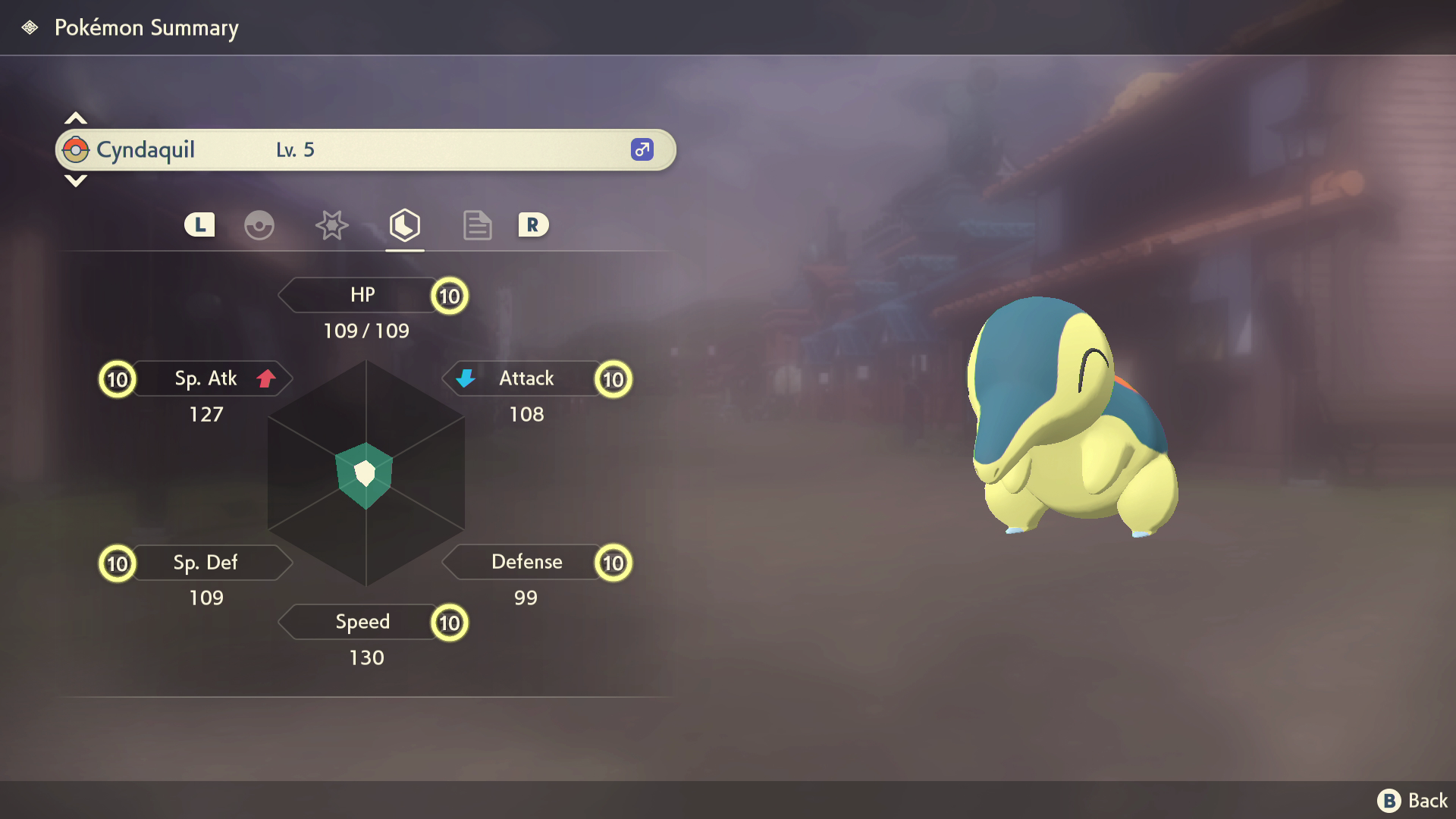Screen dimensions: 1456x819
Task: Open the star-shaped moves tab
Action: [x=331, y=225]
